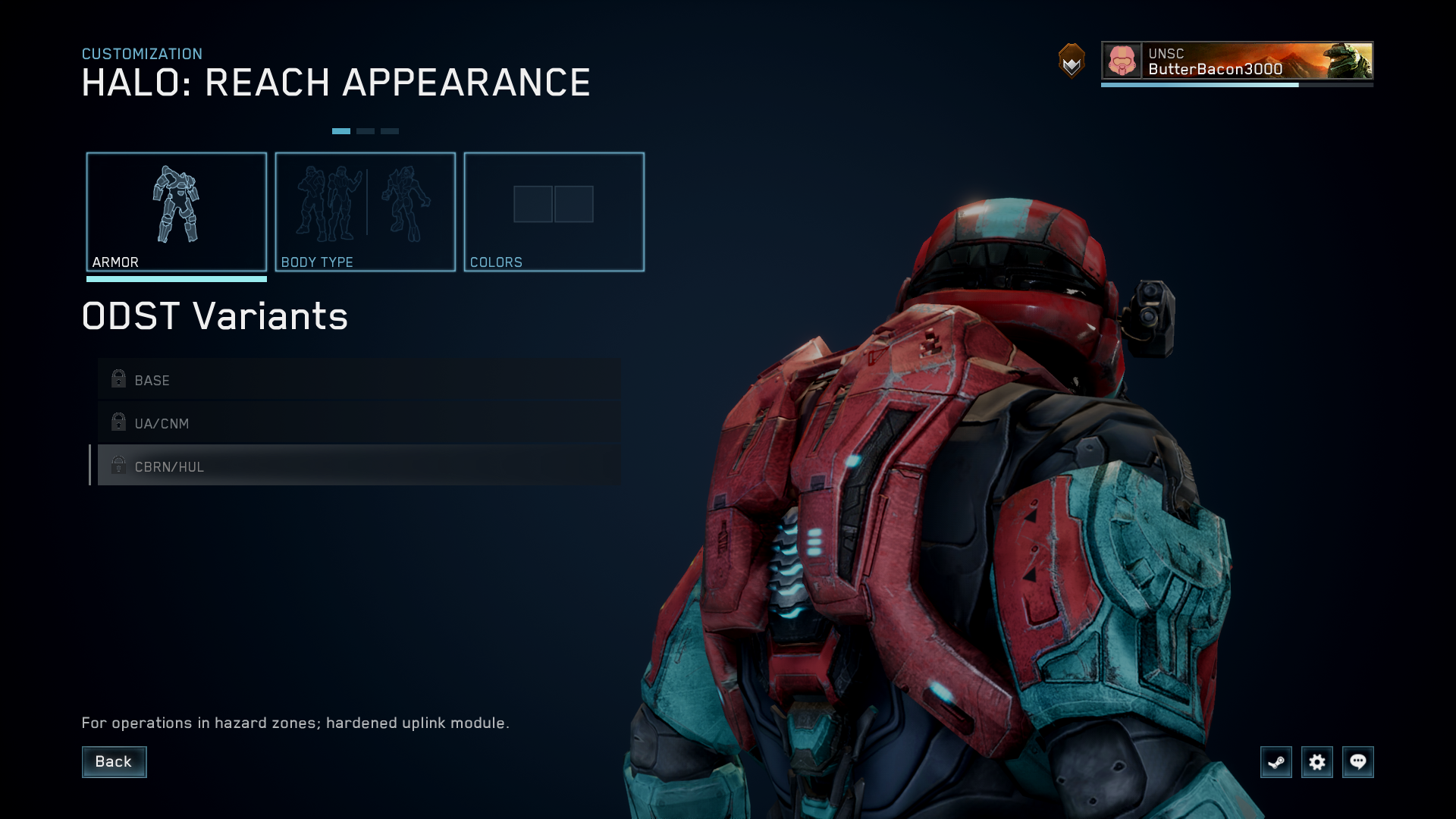Open the settings gear icon

1317,762
